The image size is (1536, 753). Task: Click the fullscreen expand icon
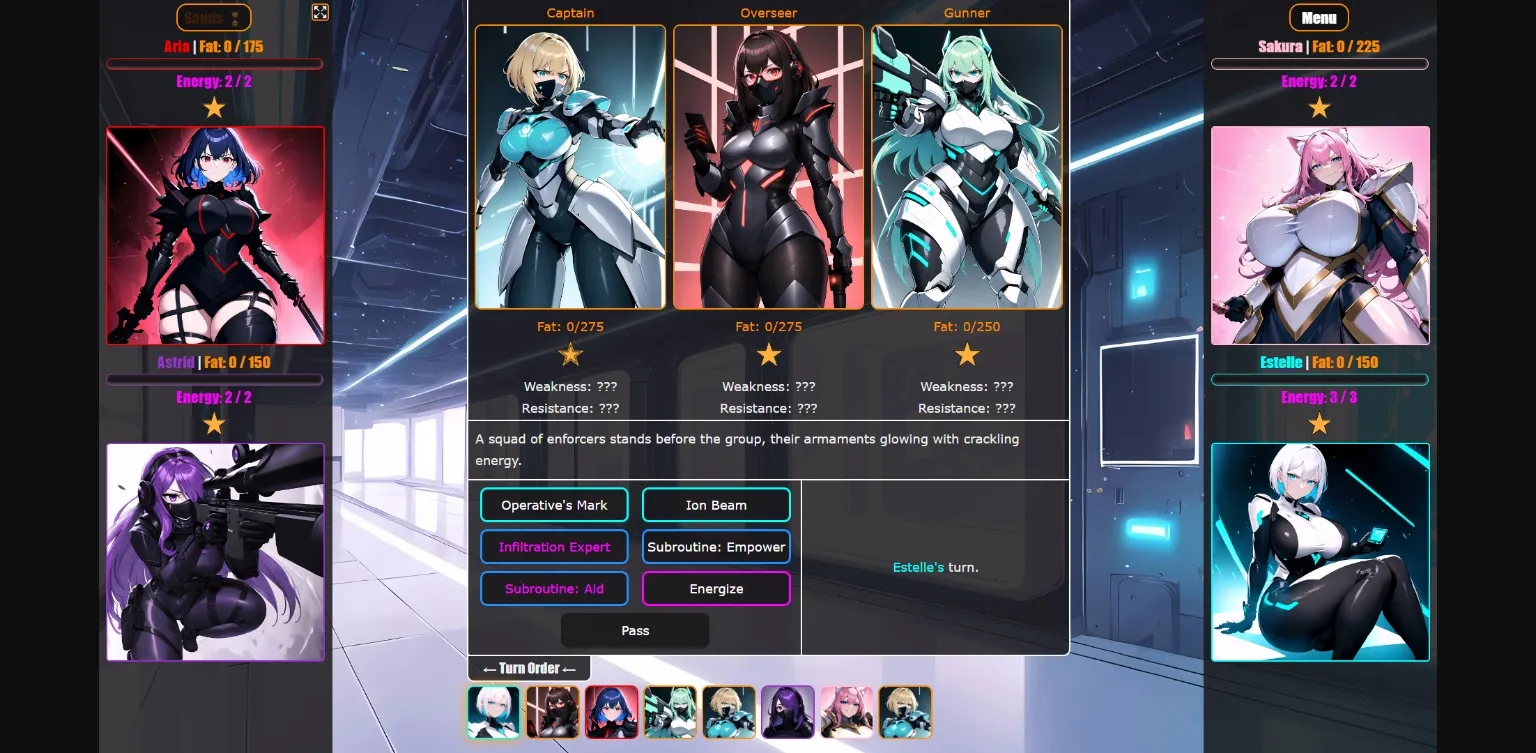tap(320, 13)
